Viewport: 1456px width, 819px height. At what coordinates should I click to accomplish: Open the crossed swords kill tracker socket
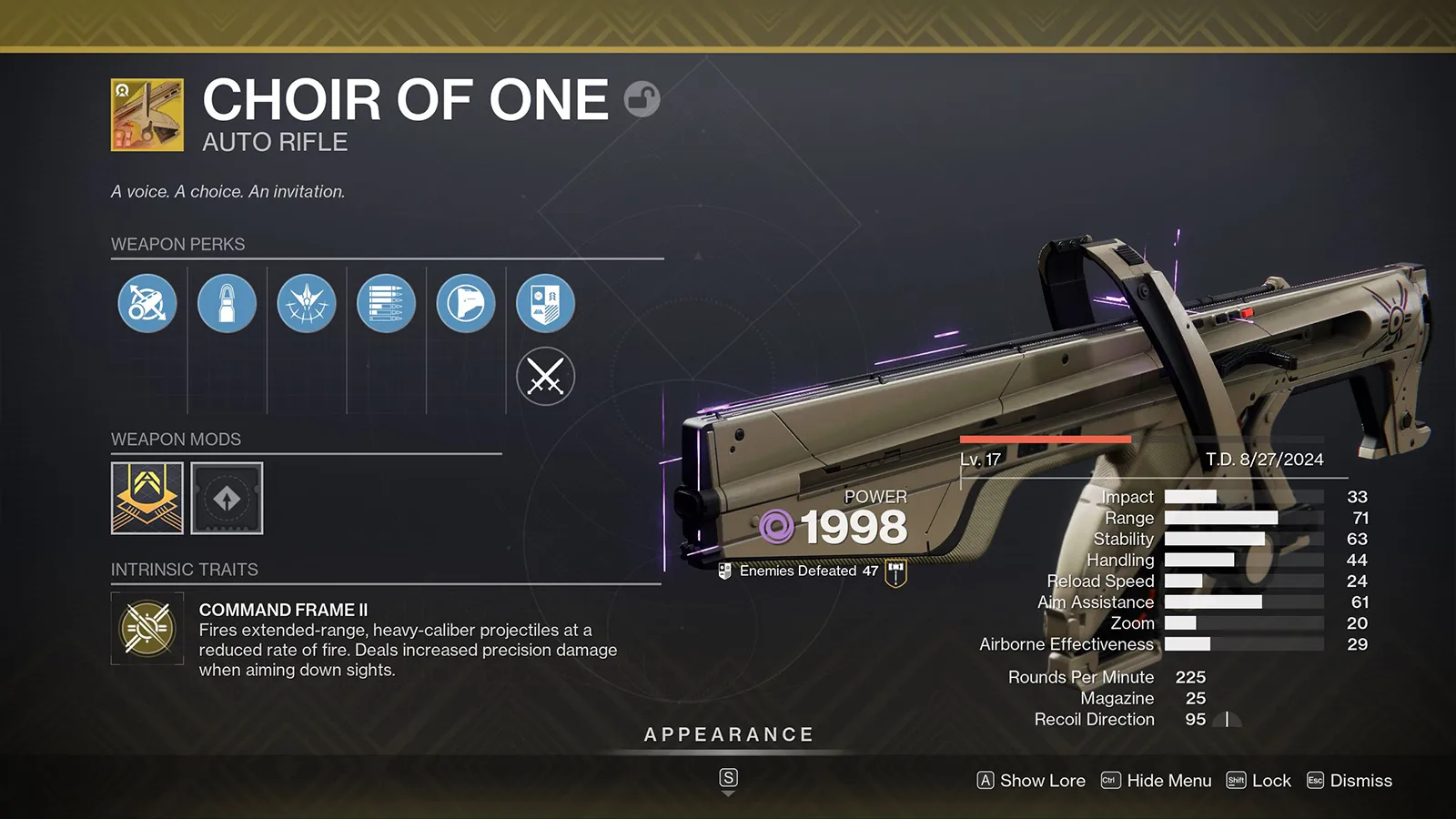545,376
